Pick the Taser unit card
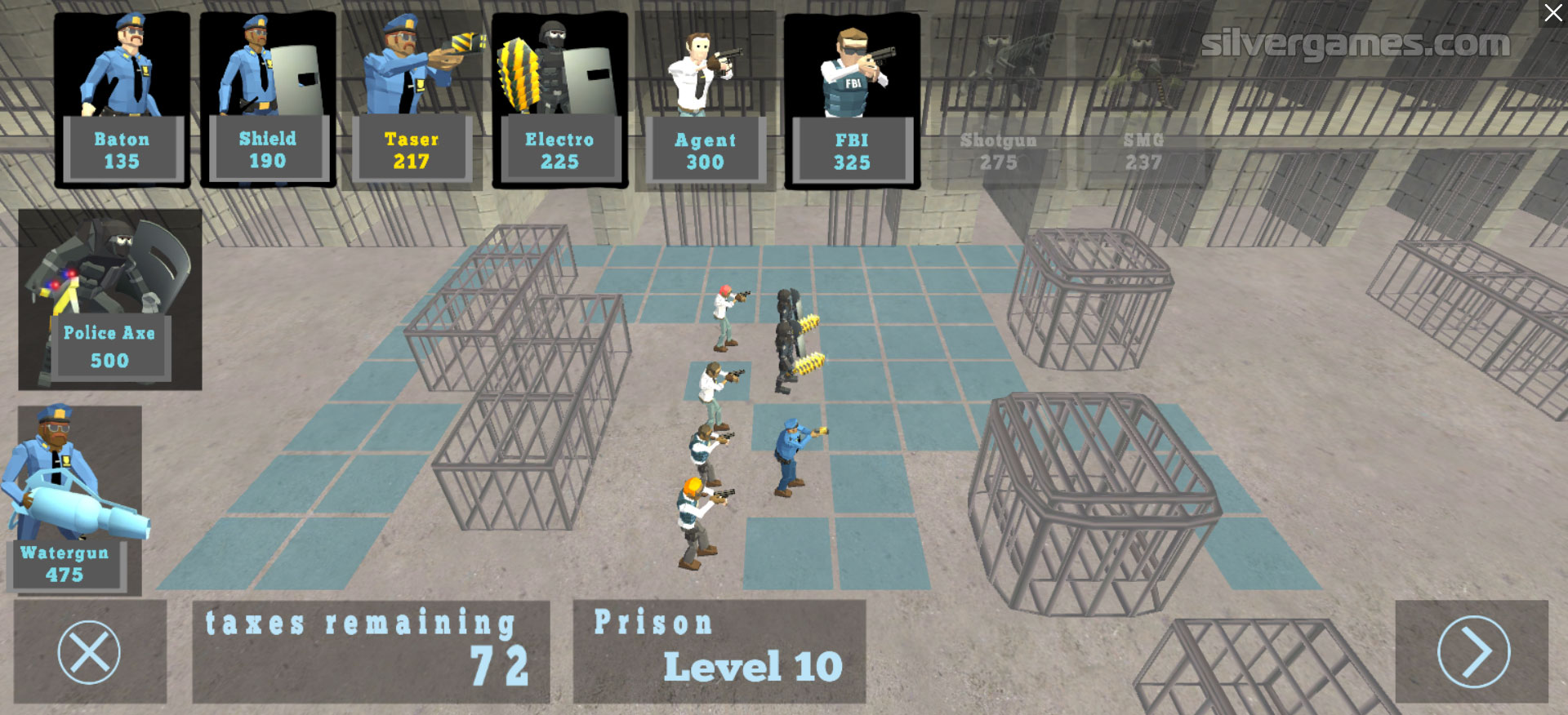The image size is (1568, 715). pos(412,100)
